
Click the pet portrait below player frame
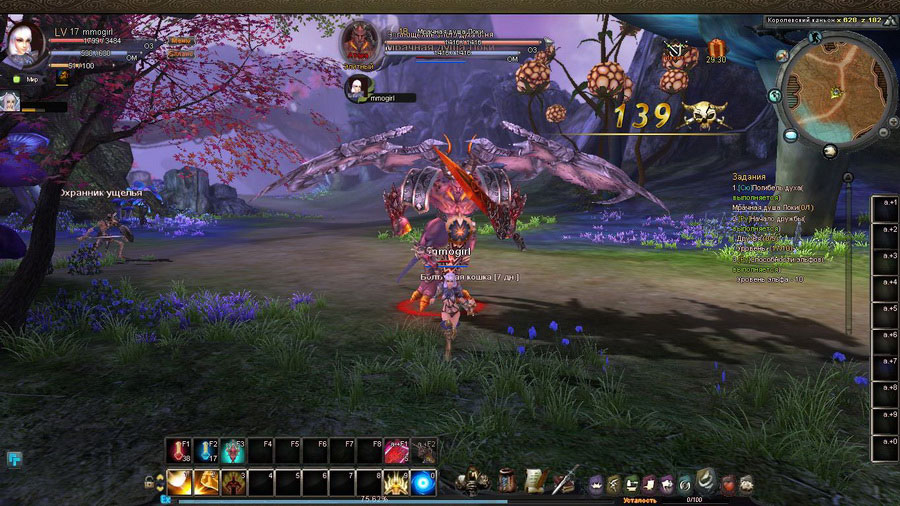tap(9, 100)
